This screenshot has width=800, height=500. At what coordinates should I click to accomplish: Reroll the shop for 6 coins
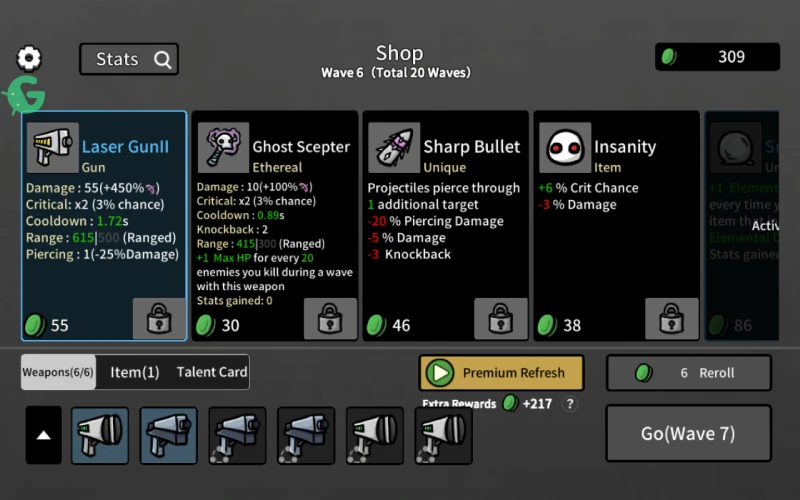[x=689, y=373]
